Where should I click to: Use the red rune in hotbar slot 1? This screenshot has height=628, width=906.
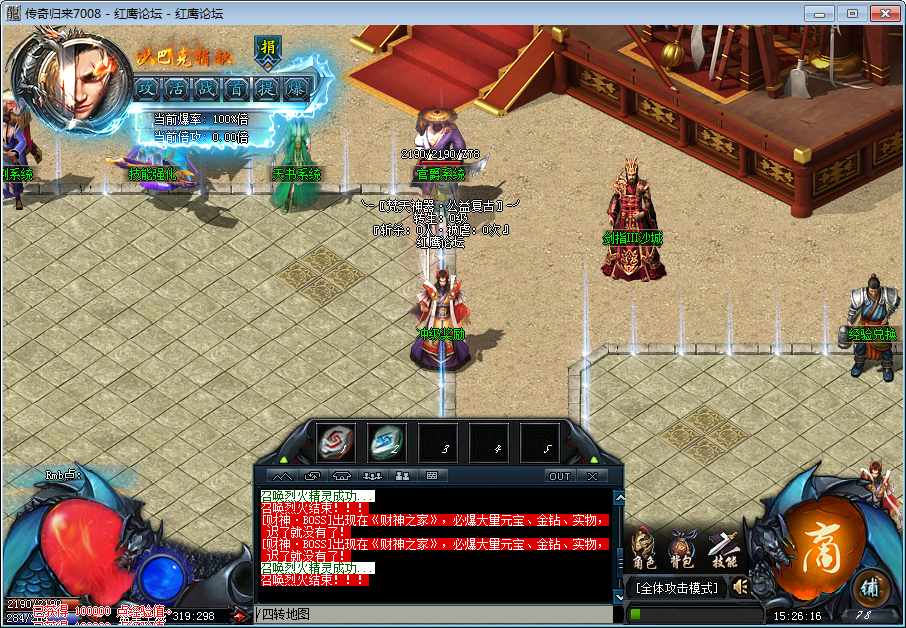[x=336, y=442]
